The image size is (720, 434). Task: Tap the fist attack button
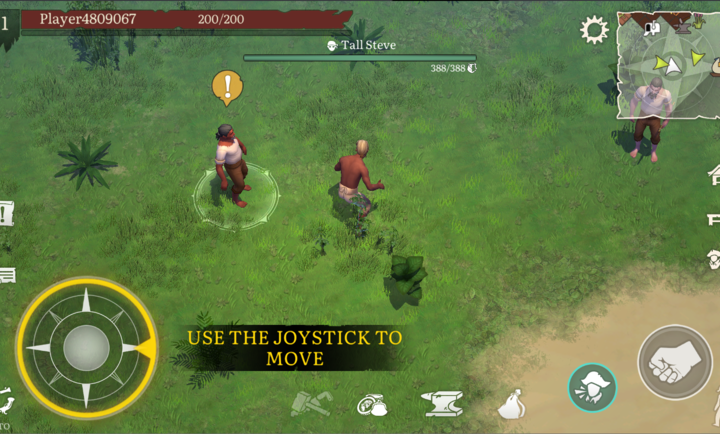tap(674, 361)
